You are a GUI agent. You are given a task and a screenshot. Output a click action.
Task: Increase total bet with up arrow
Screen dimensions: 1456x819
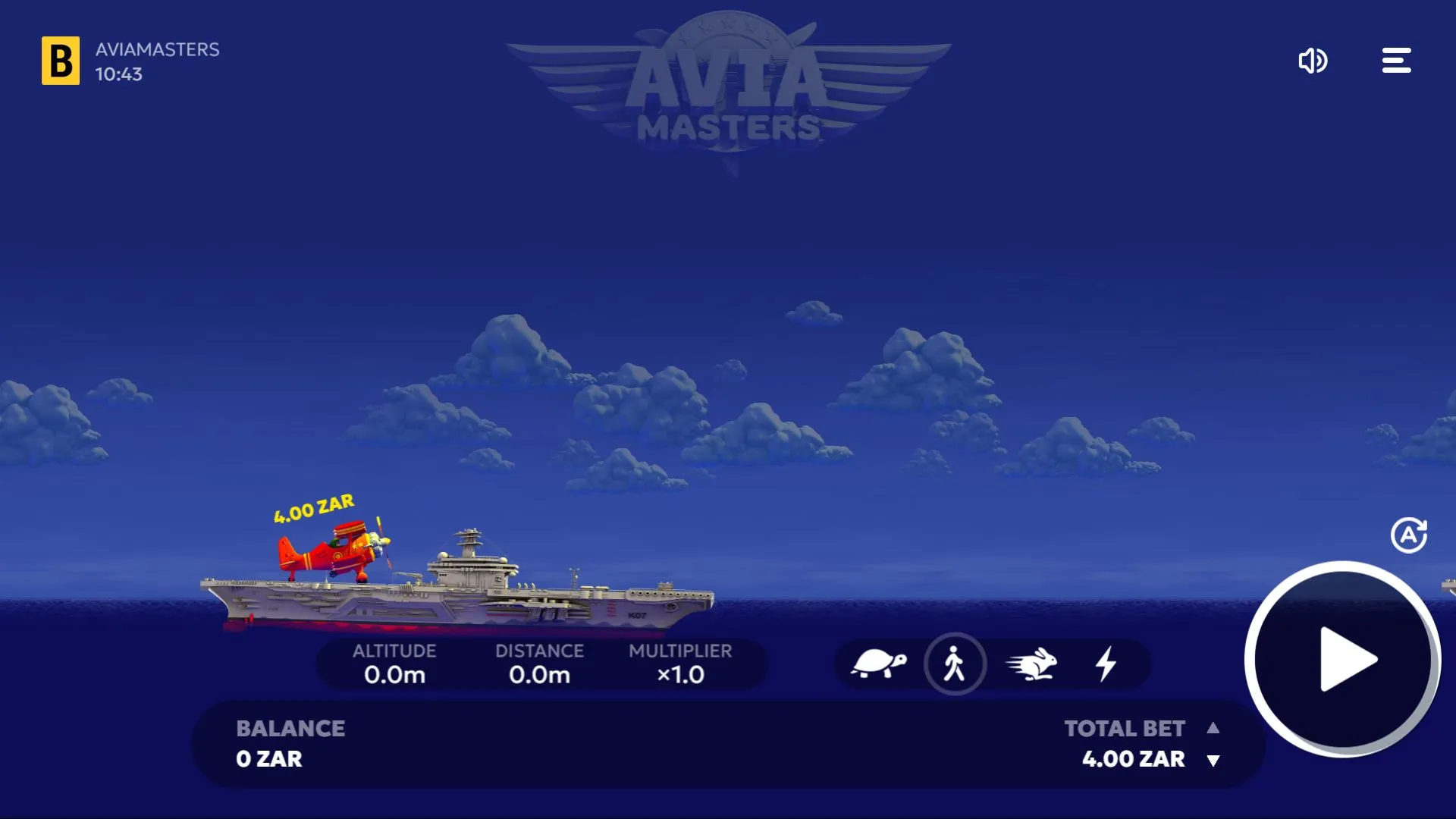click(1213, 728)
